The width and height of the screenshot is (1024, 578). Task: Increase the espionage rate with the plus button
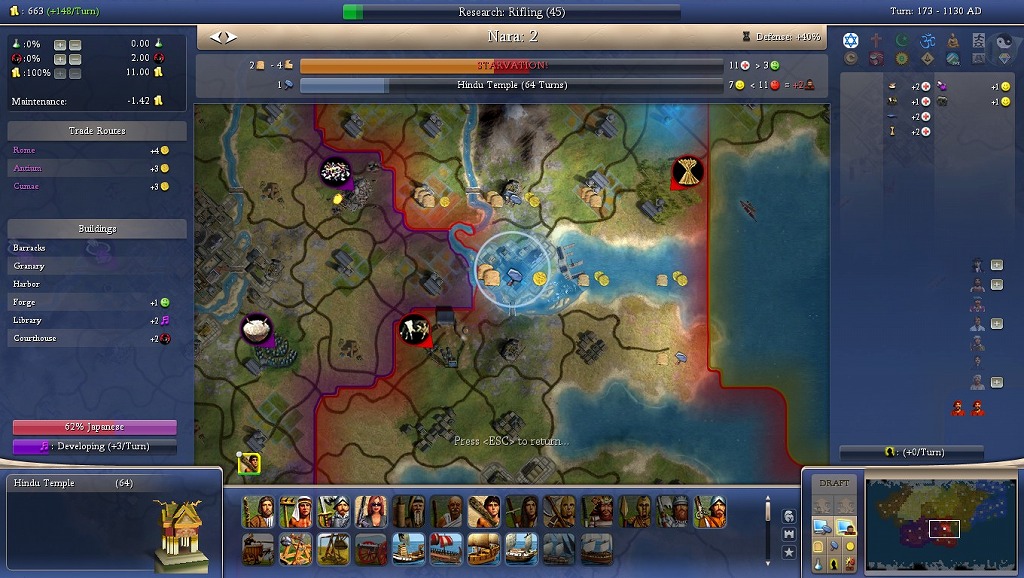[60, 59]
